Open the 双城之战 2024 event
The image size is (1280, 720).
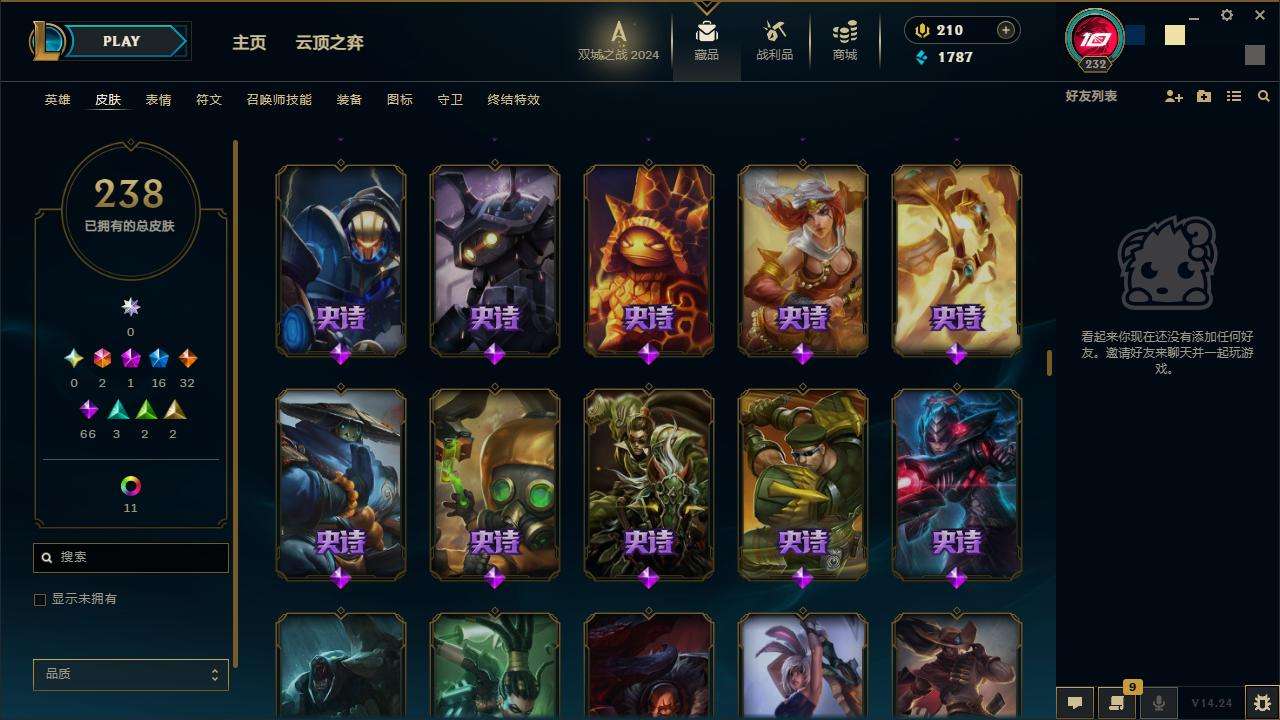click(618, 42)
